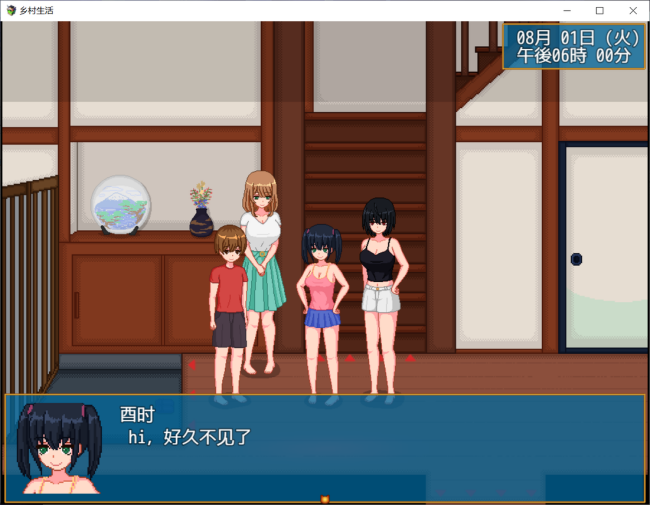Maximize the game window
The width and height of the screenshot is (650, 505).
coord(599,10)
